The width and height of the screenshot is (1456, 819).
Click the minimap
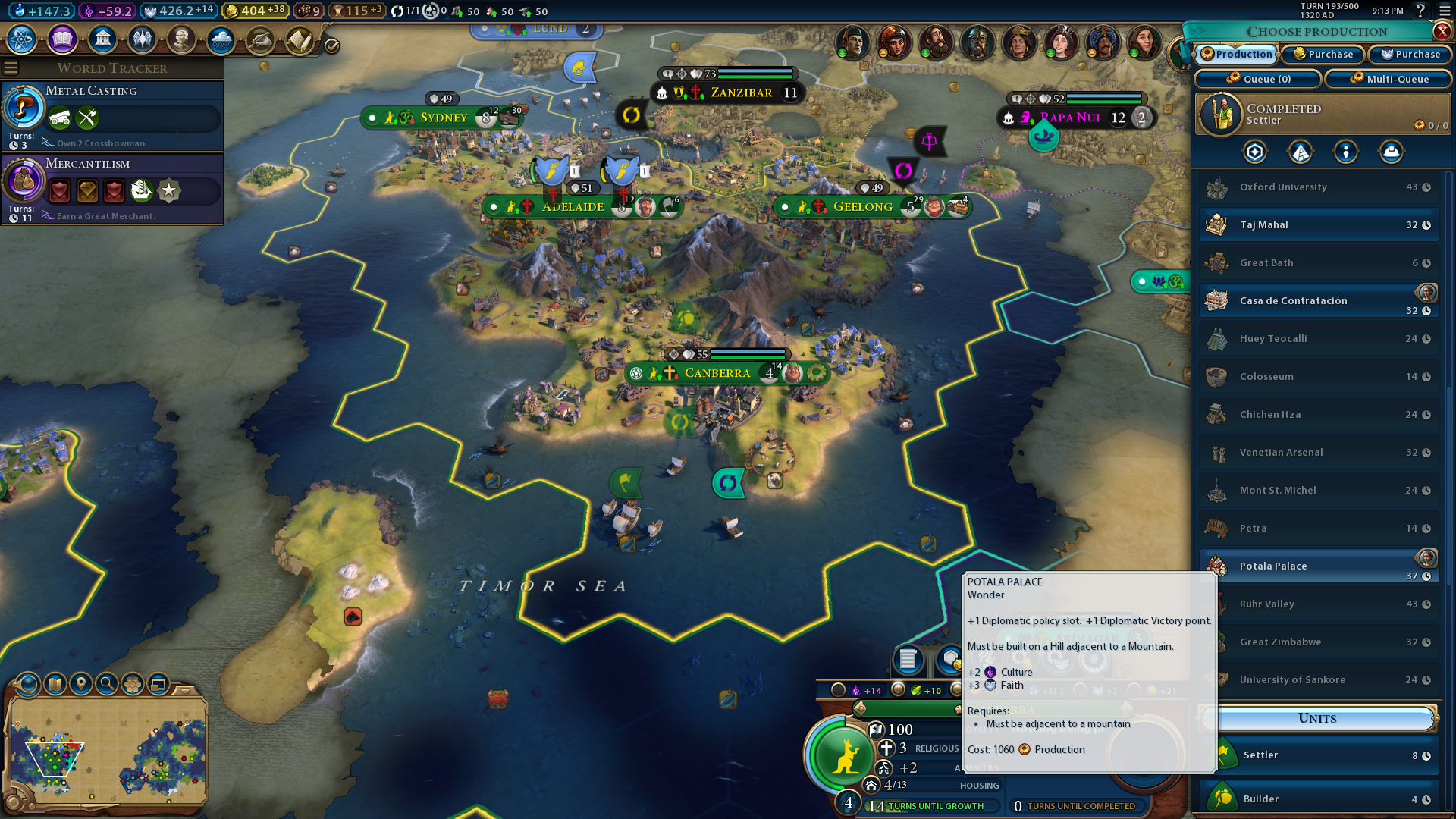point(108,751)
